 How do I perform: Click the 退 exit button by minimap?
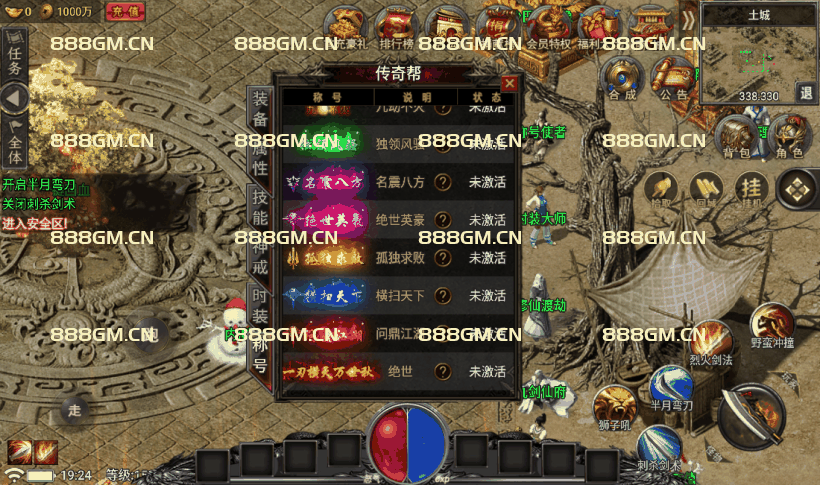click(806, 92)
